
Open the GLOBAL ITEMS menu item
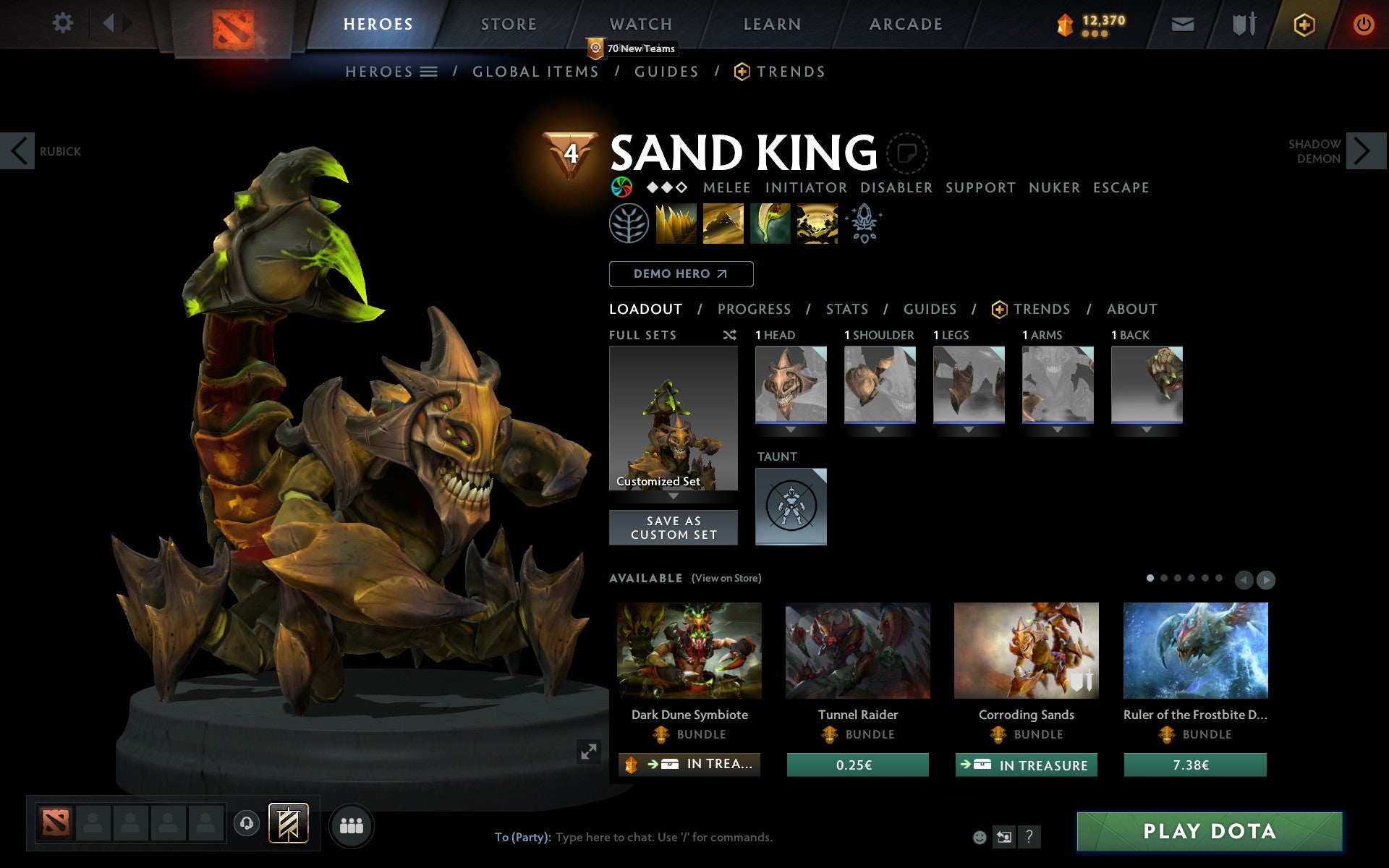[x=535, y=71]
